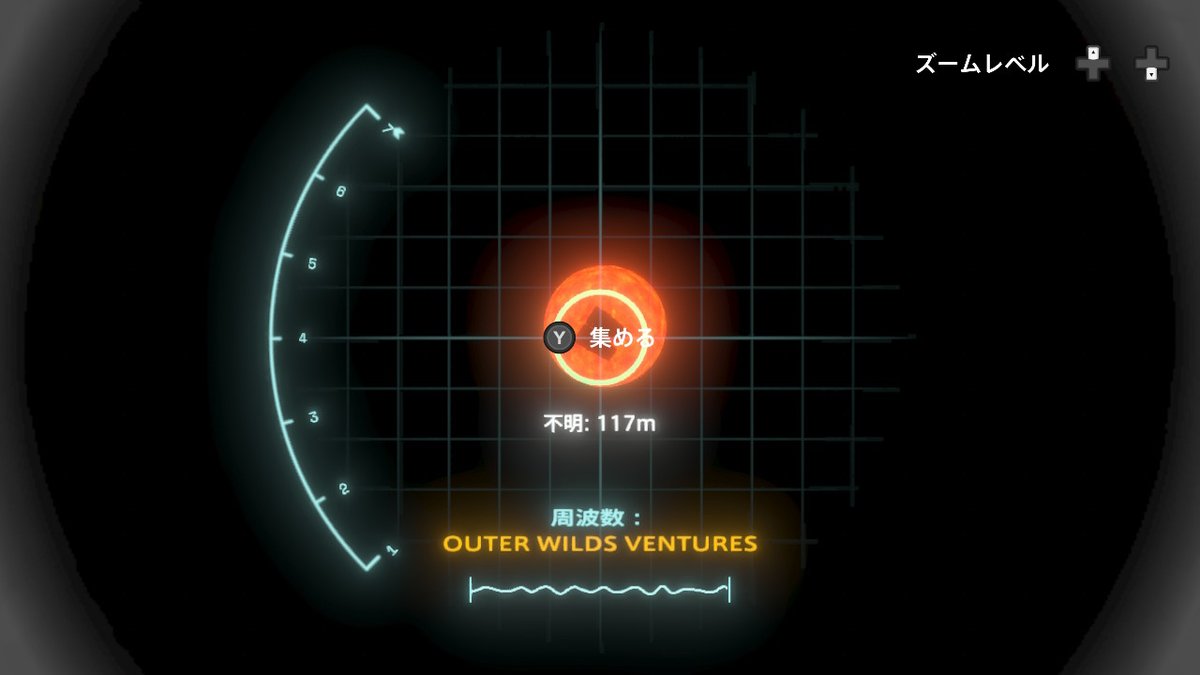Select the OUTER WILDS VENTURES frequency label
The width and height of the screenshot is (1200, 675).
click(x=600, y=545)
